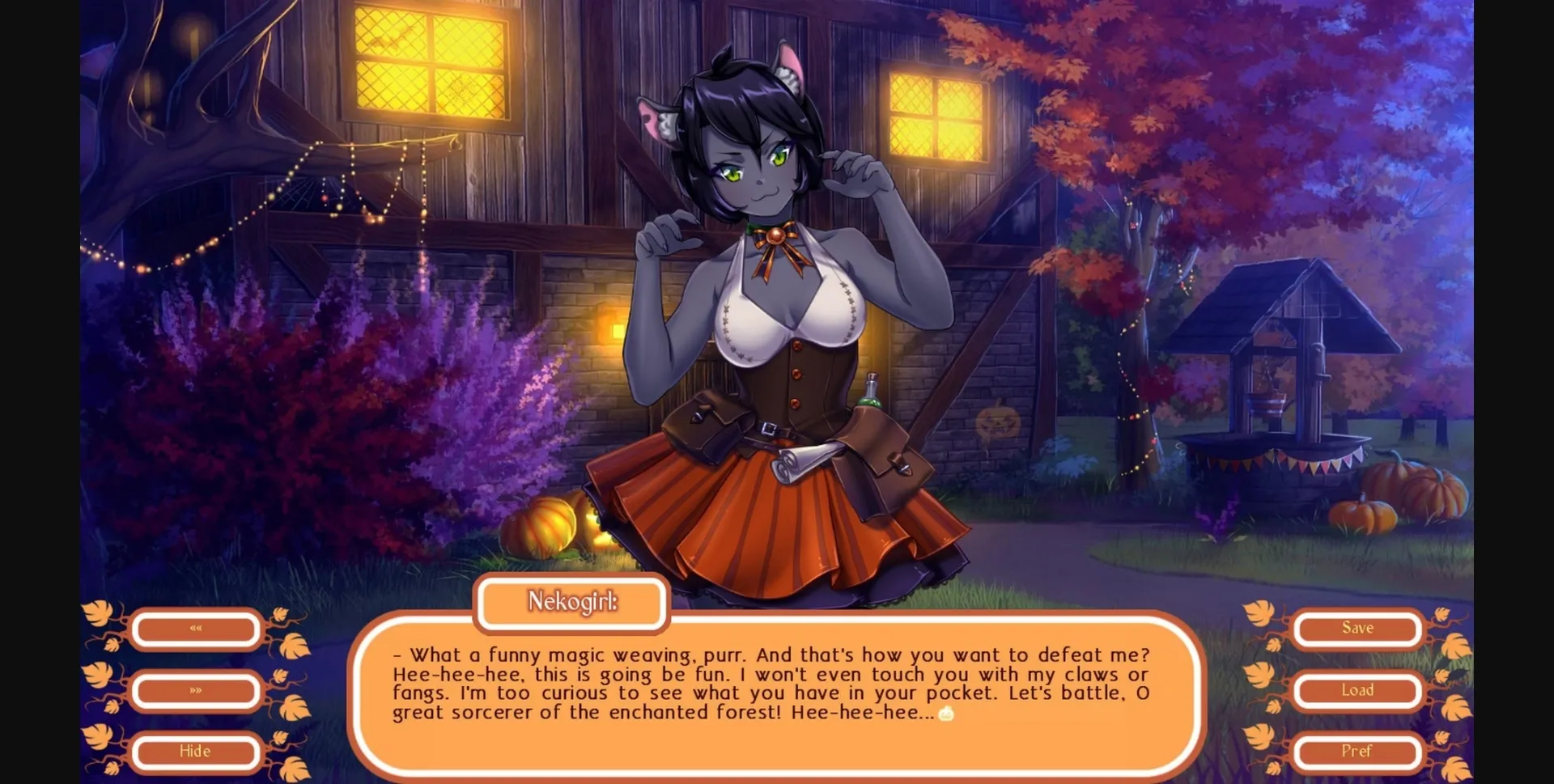
Task: Open the Pref settings
Action: 1357,752
